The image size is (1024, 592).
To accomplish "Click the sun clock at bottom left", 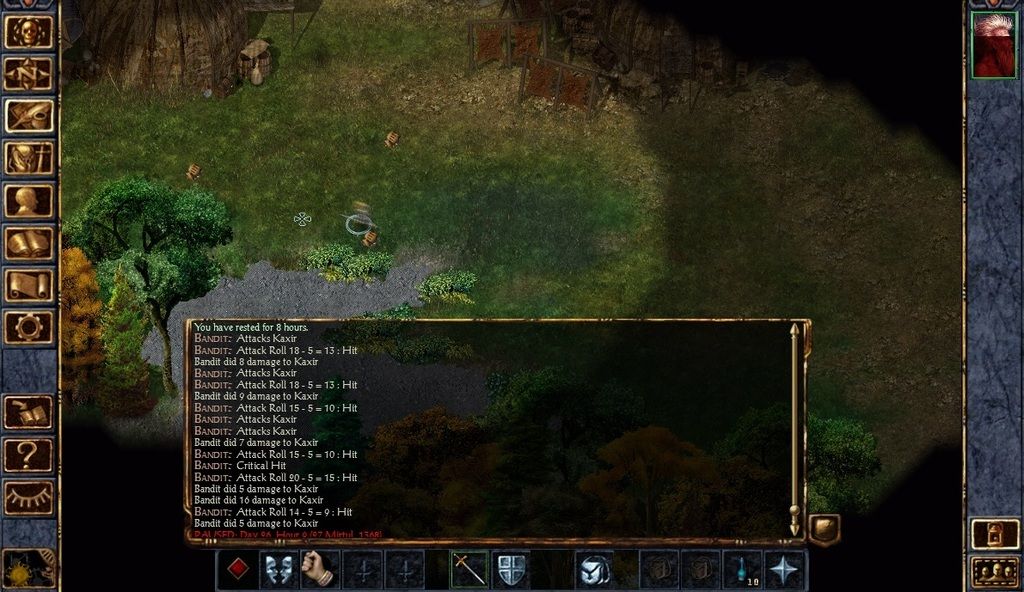I will [x=27, y=568].
